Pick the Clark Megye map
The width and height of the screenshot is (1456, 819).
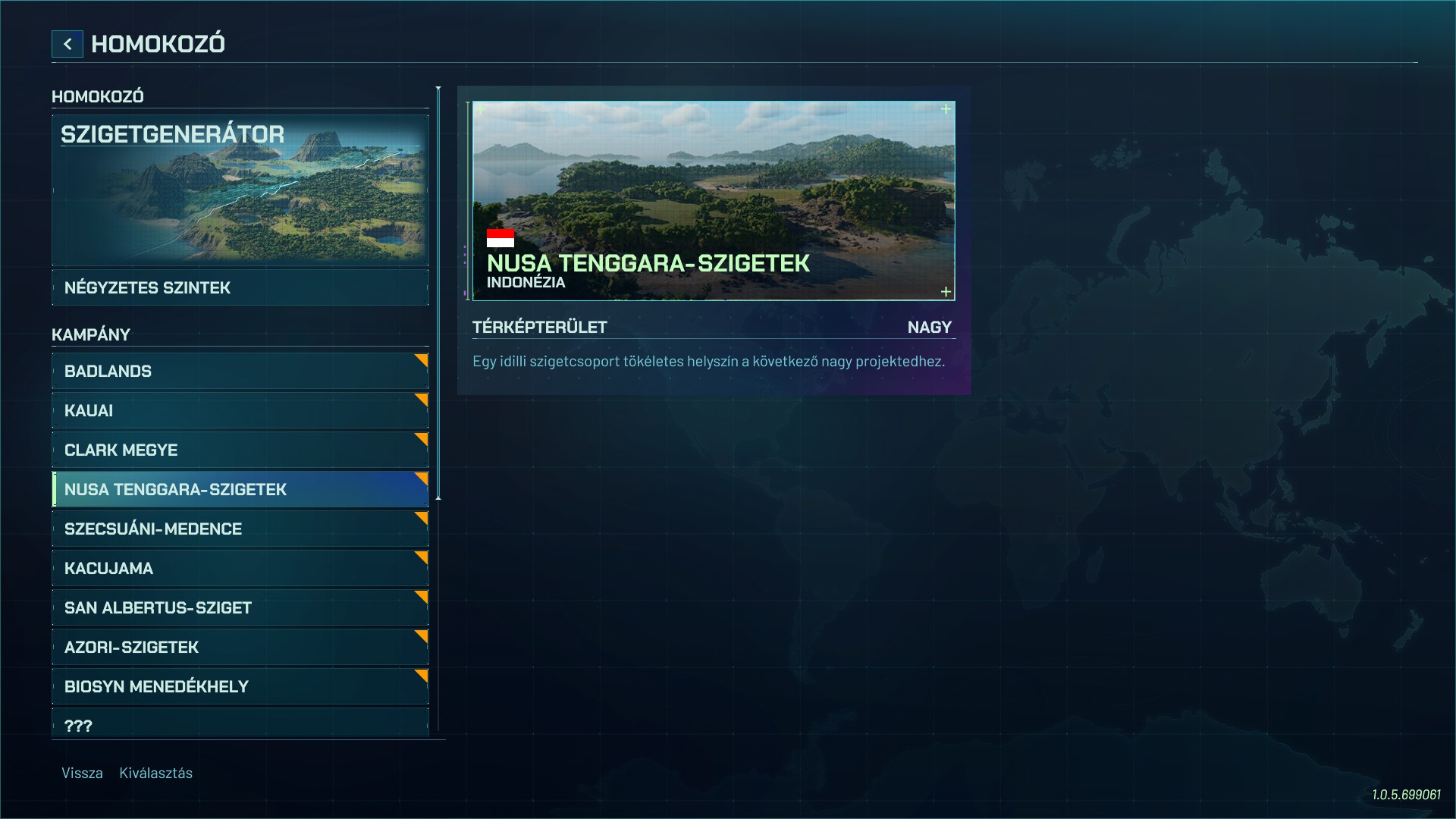(x=240, y=450)
